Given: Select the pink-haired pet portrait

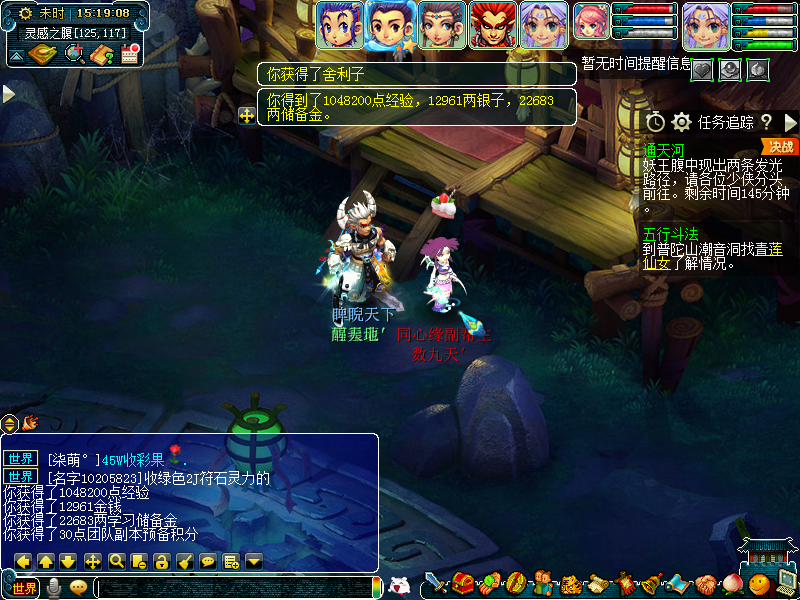Looking at the screenshot, I should (x=592, y=25).
